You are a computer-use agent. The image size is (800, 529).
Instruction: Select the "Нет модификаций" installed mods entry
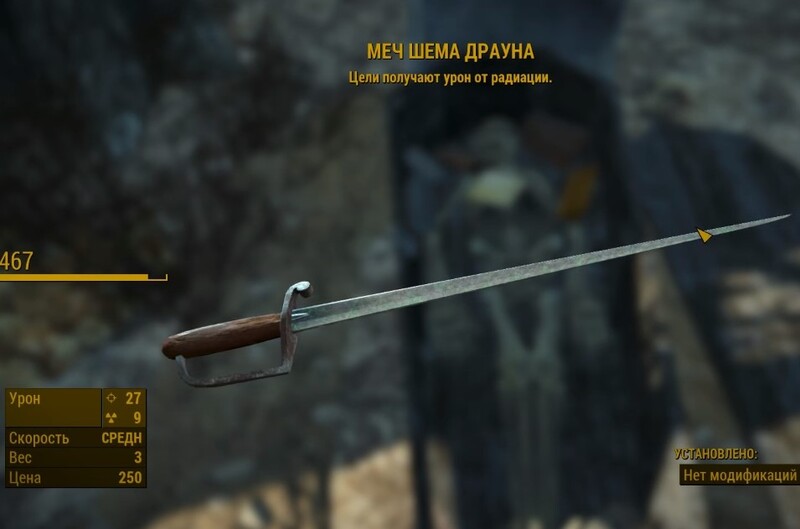(738, 474)
